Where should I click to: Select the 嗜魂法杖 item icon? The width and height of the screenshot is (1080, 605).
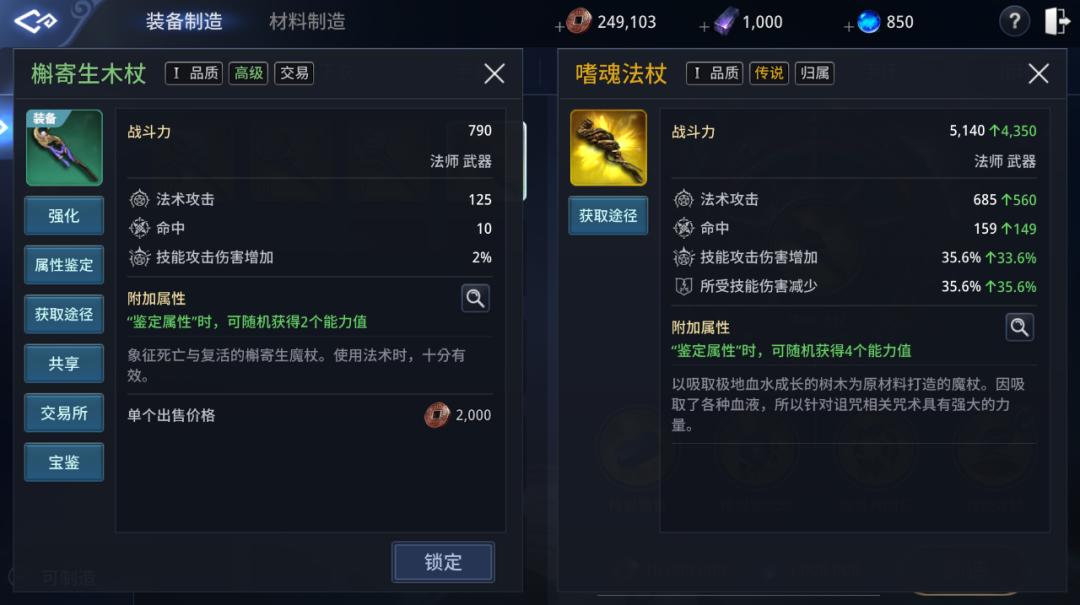pos(608,148)
